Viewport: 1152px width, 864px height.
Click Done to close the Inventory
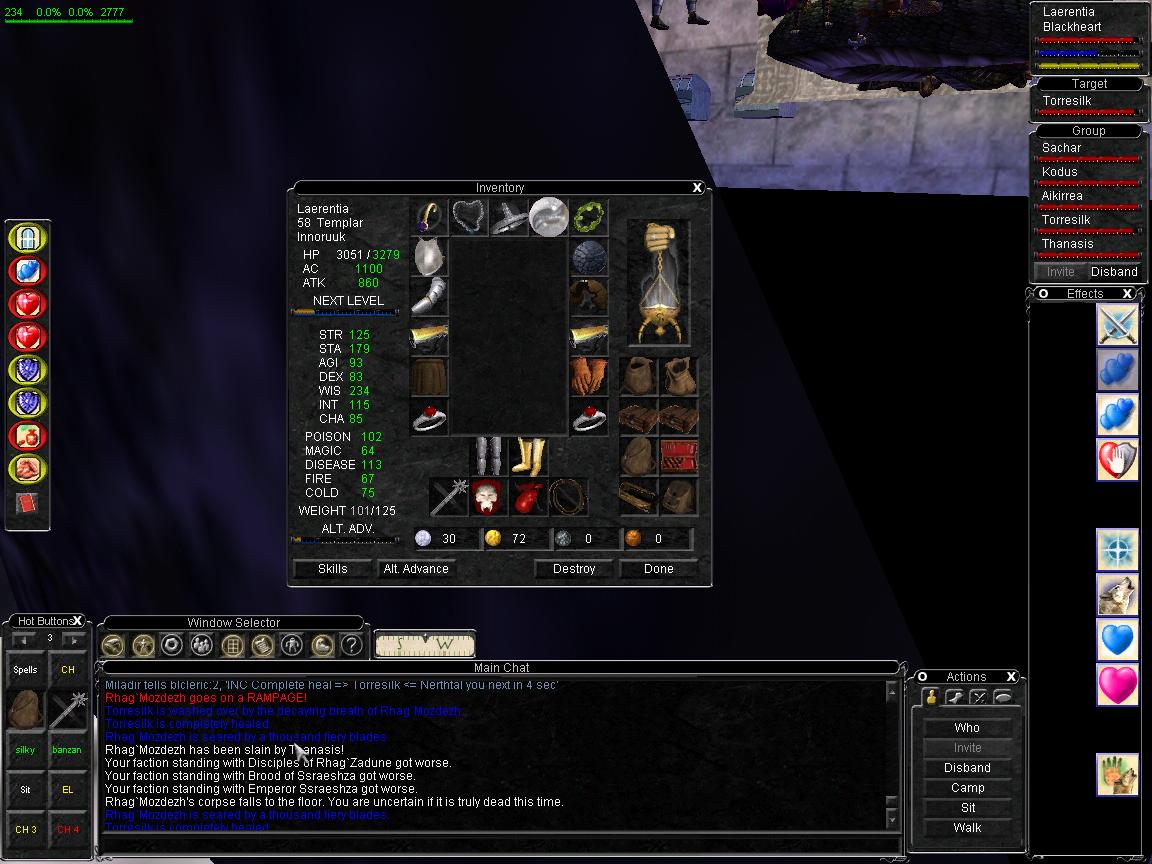[658, 569]
